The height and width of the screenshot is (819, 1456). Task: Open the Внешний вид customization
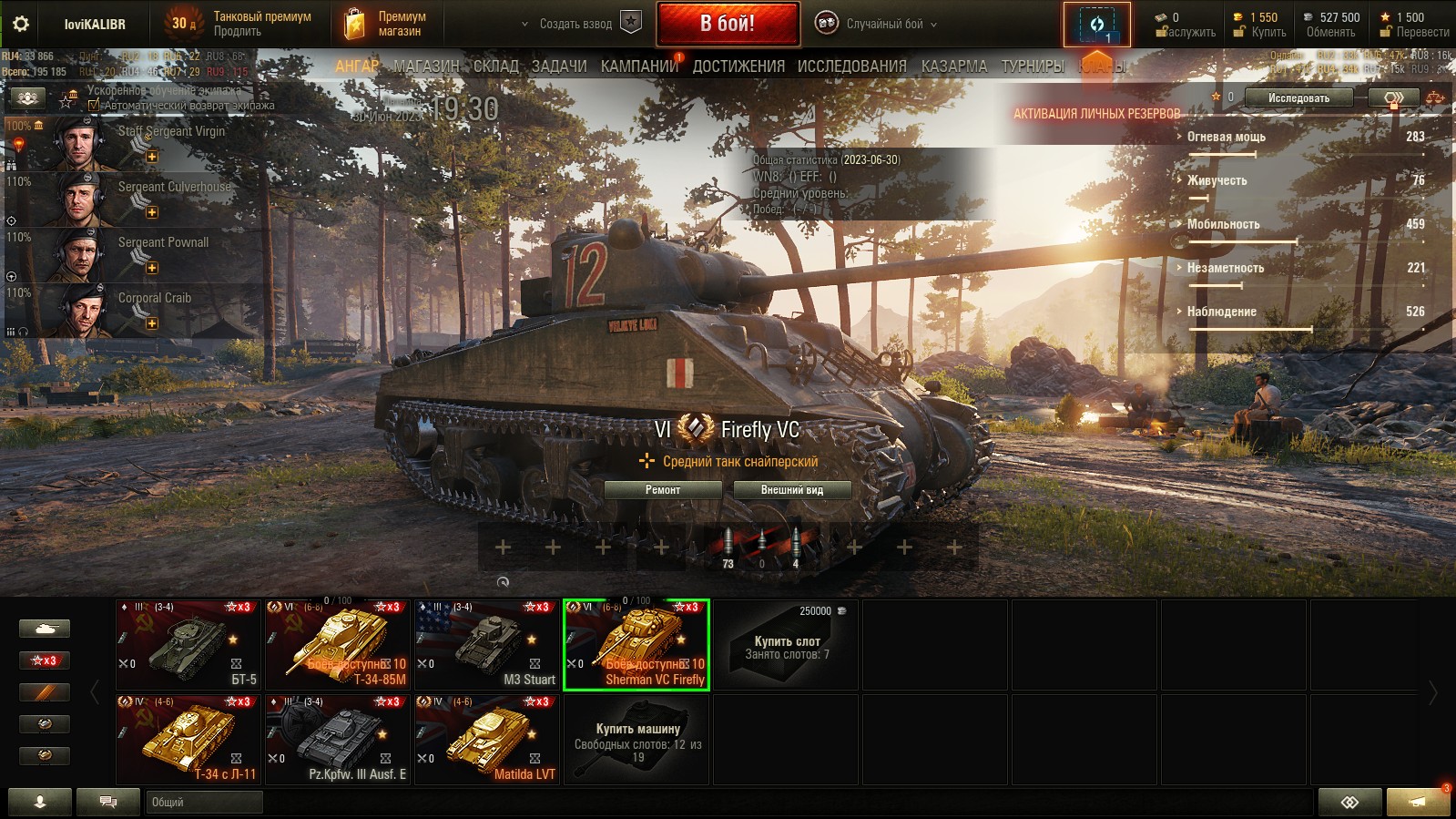791,490
